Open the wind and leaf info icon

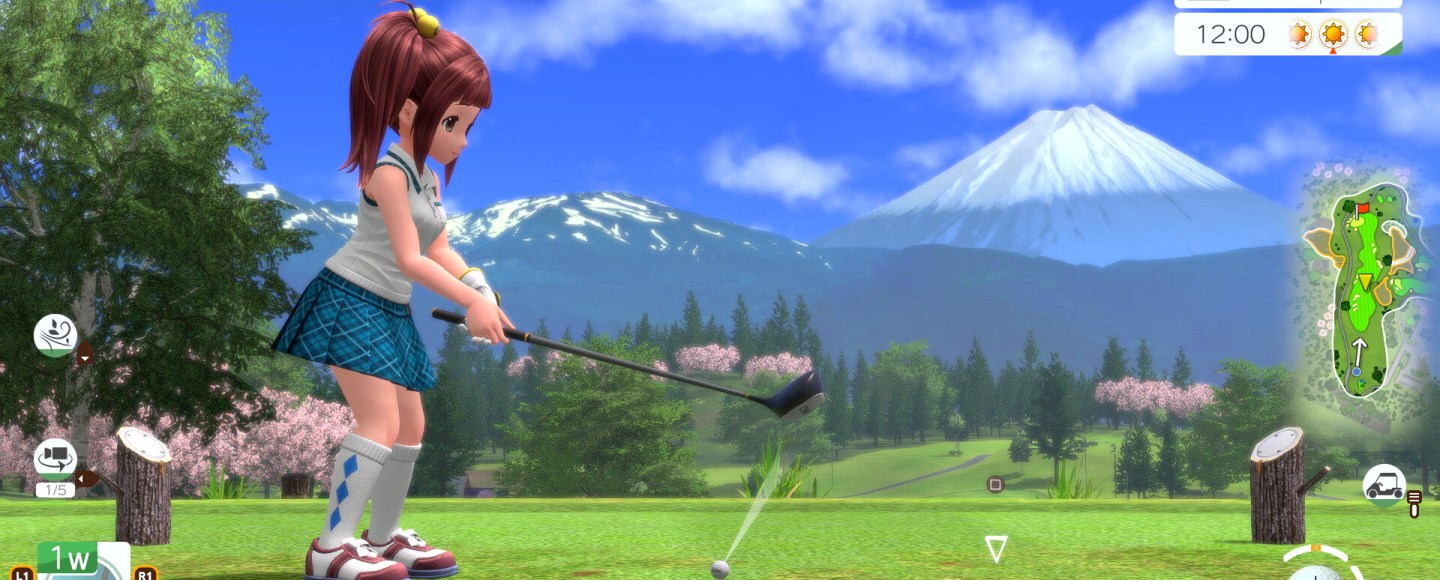pos(55,336)
